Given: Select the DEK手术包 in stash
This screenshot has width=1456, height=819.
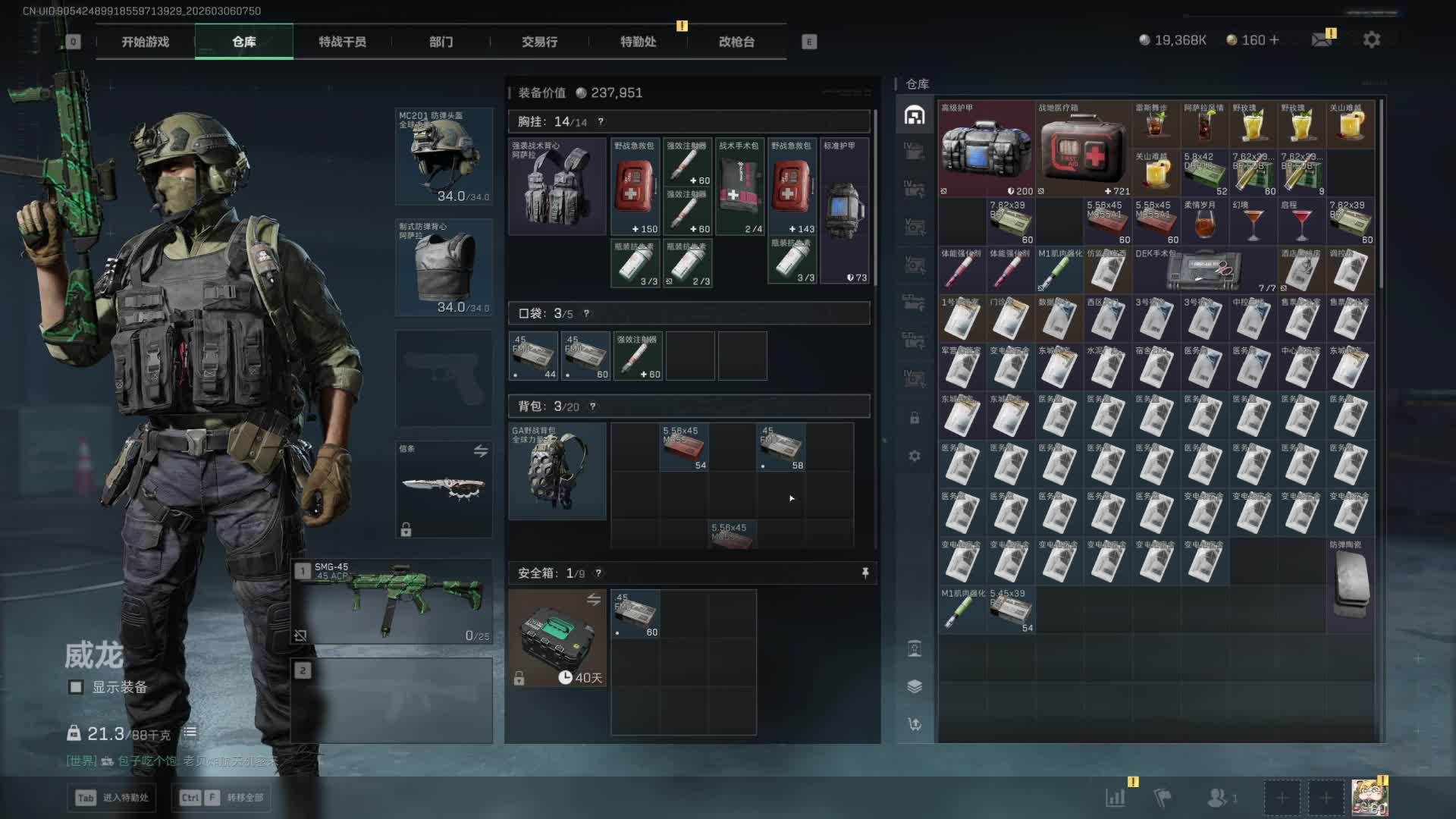Looking at the screenshot, I should click(1204, 270).
